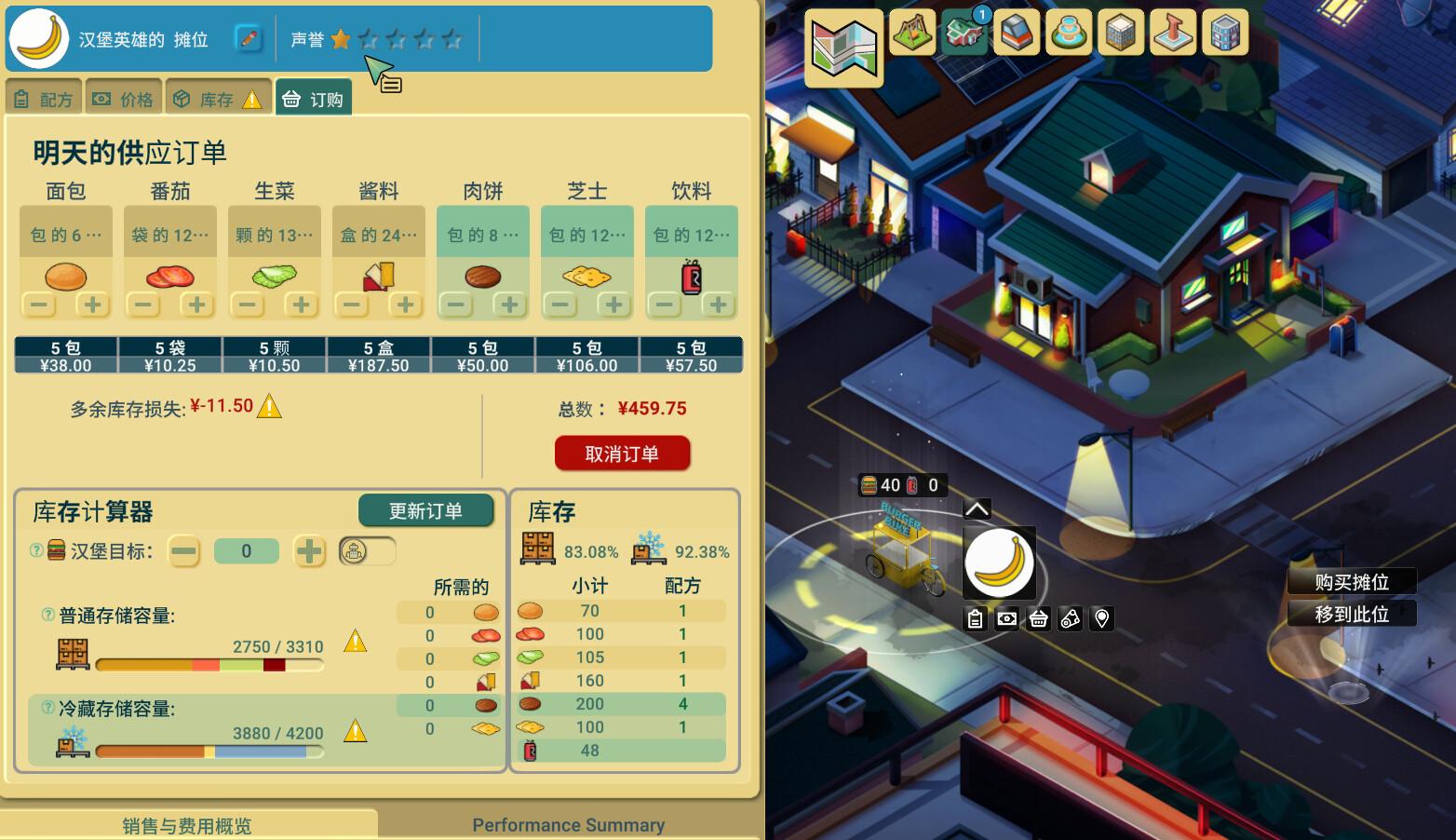Image resolution: width=1456 pixels, height=840 pixels.
Task: Open the Performance Summary tab
Action: [x=569, y=824]
